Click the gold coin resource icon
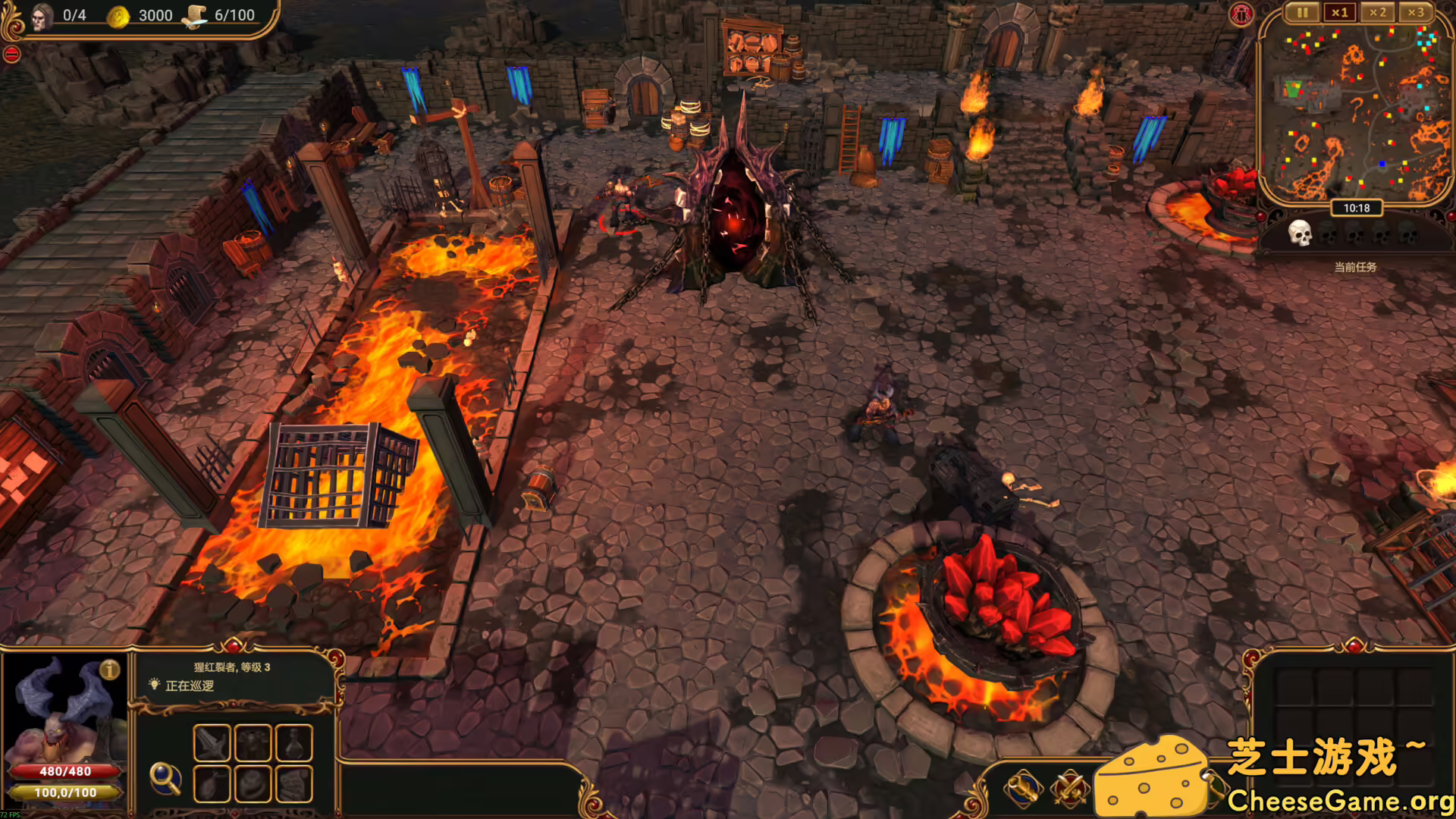The height and width of the screenshot is (819, 1456). point(118,16)
